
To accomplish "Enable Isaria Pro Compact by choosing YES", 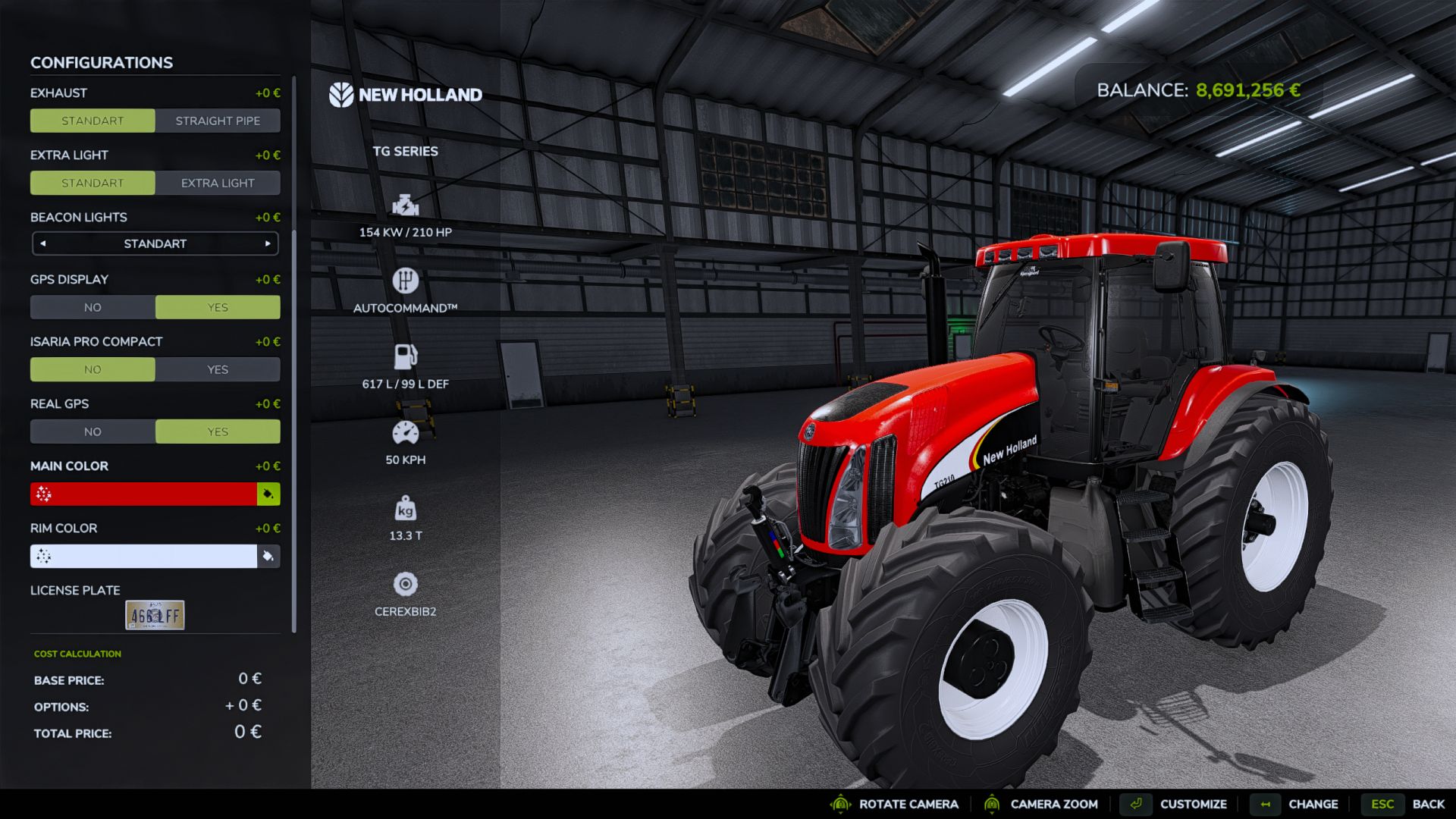I will pos(218,369).
